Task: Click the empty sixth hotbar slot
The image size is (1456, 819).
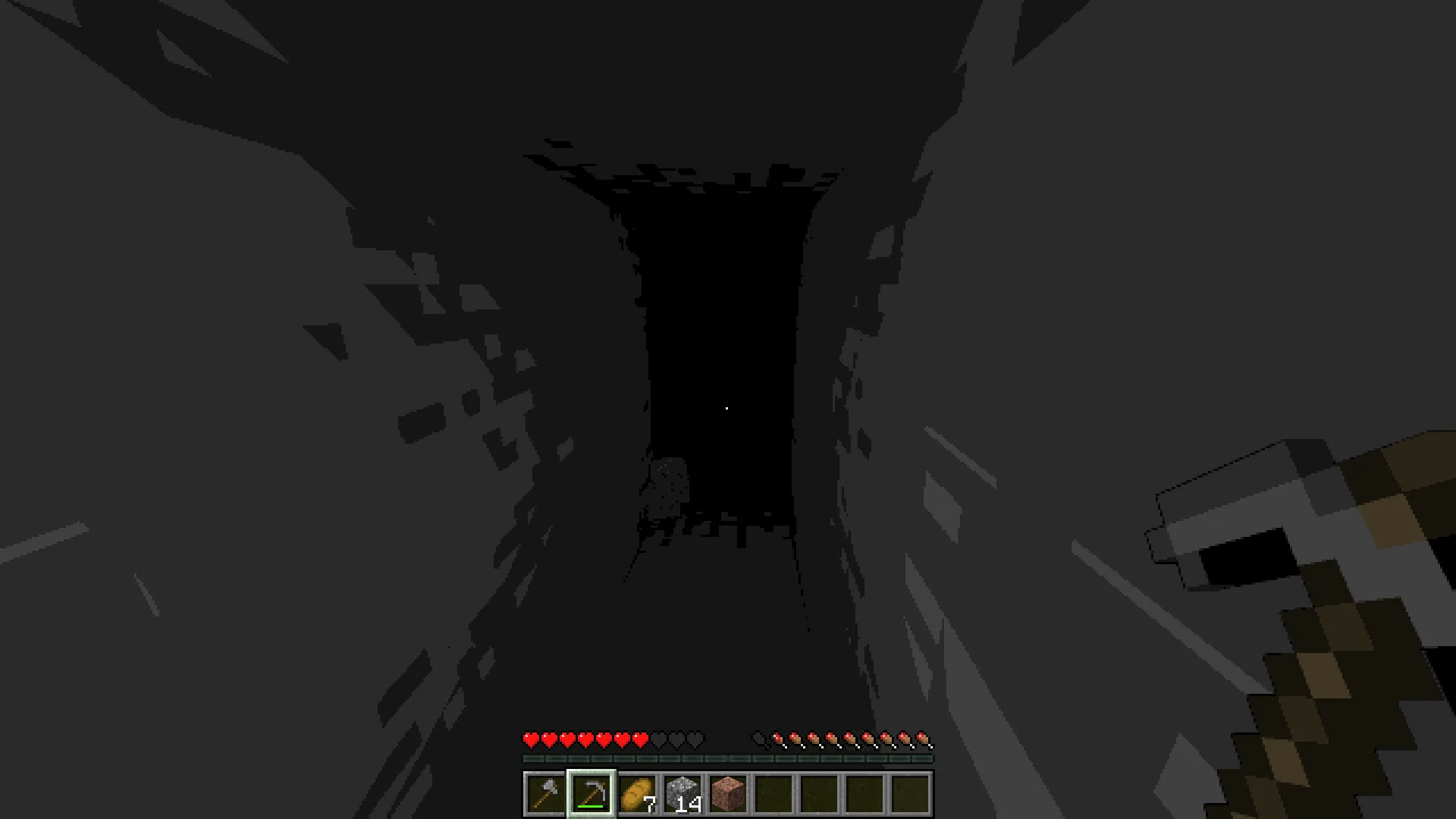Action: pyautogui.click(x=772, y=793)
